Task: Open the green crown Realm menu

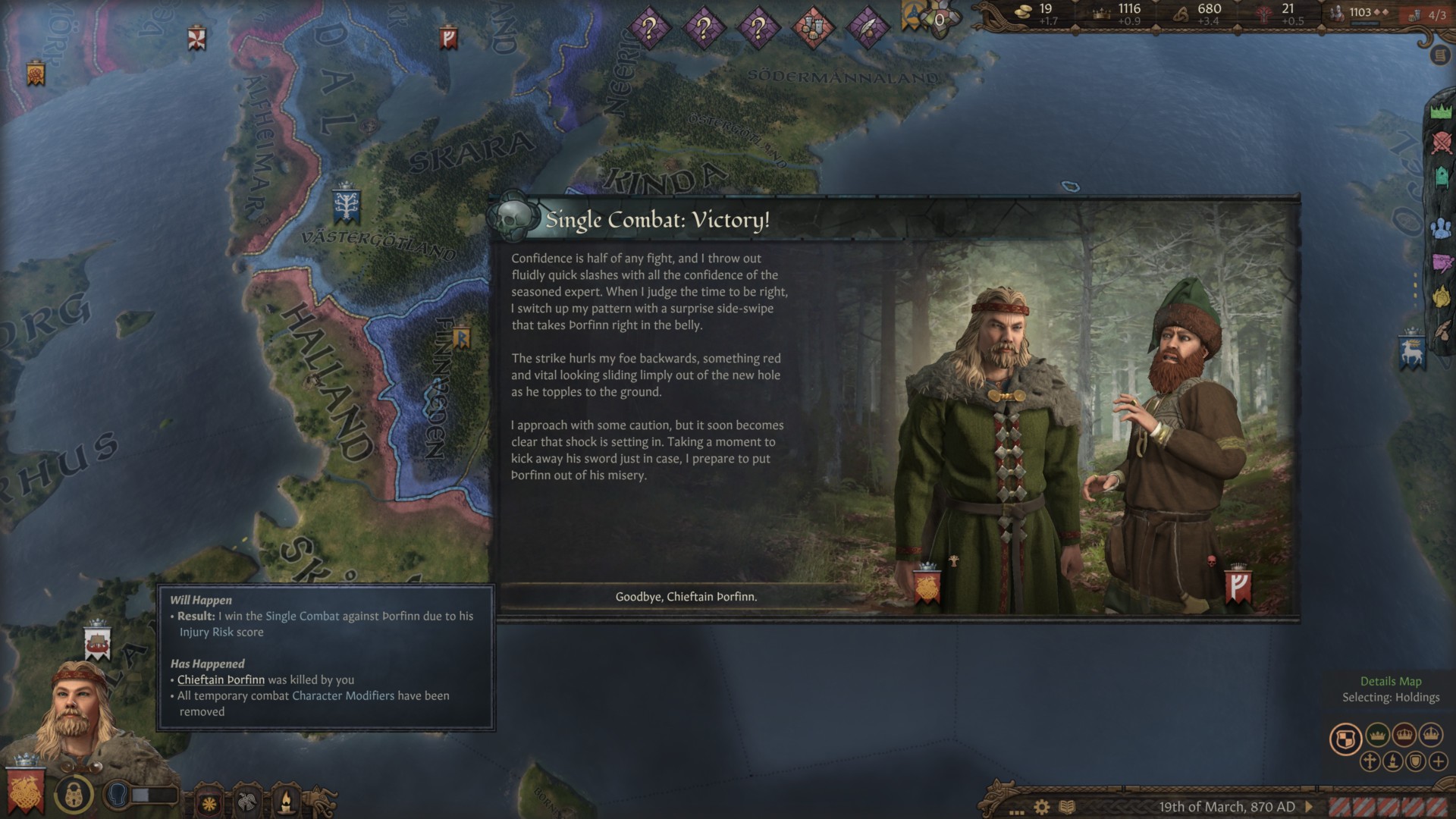Action: tap(1441, 111)
